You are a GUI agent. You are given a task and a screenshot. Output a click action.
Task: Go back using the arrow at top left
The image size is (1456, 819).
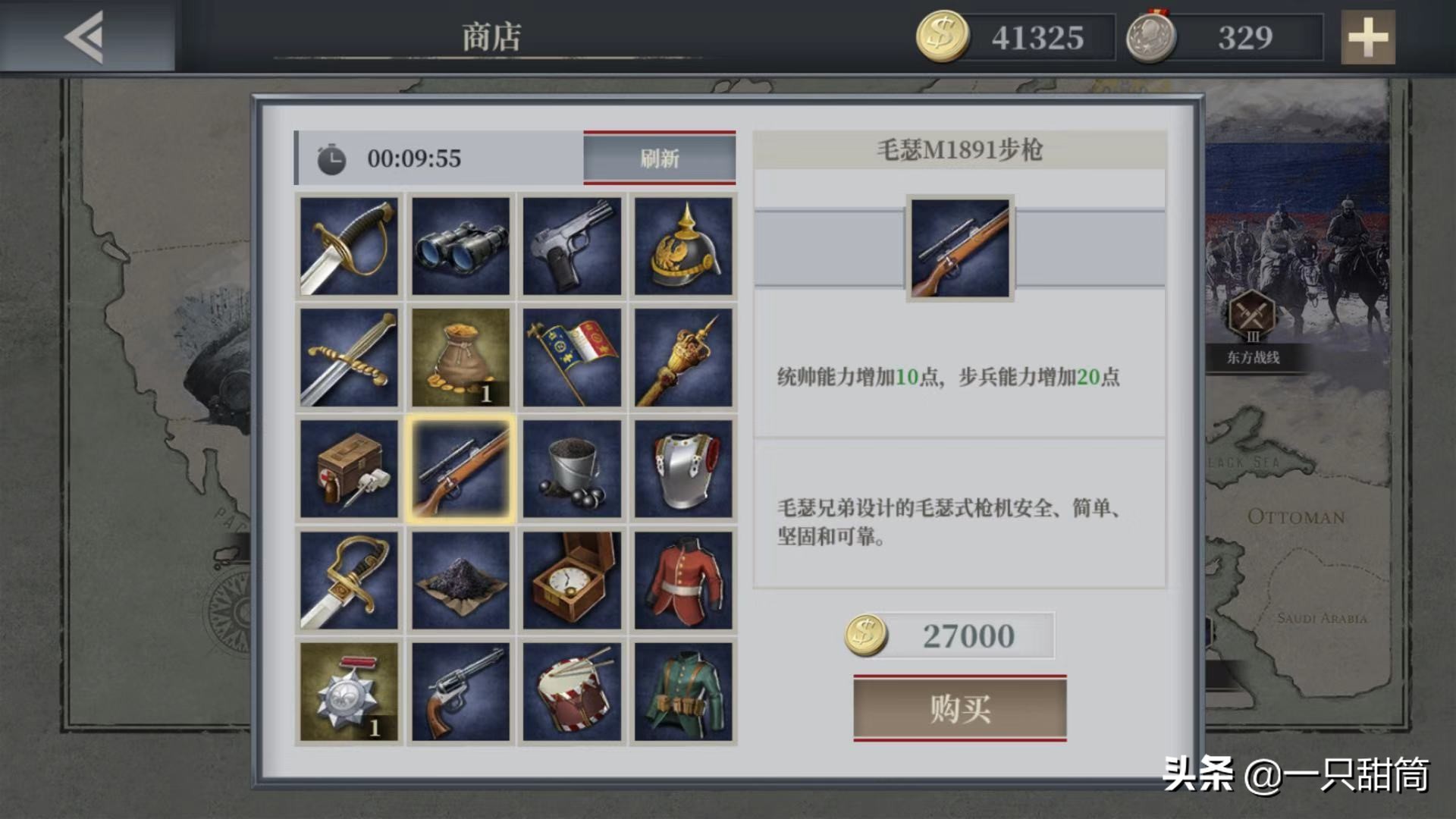(83, 36)
